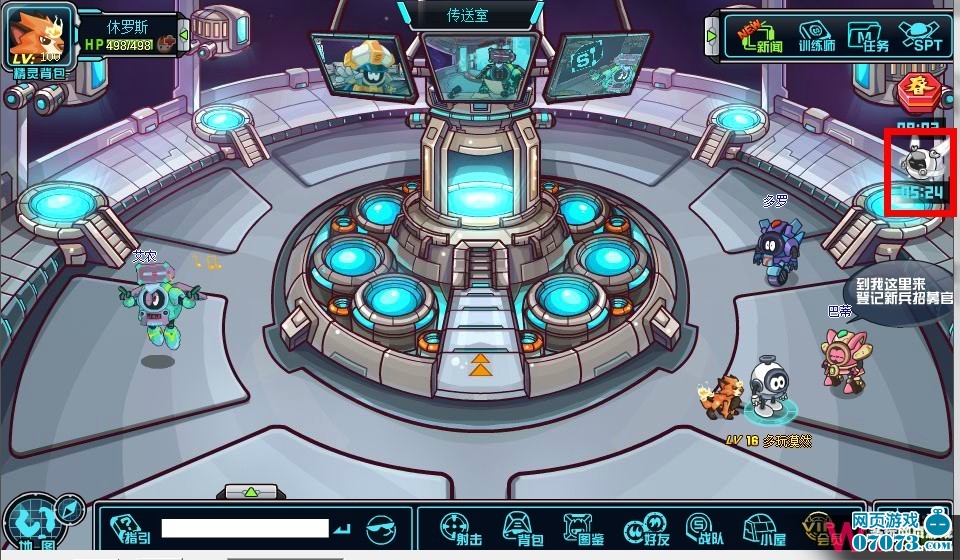Focus the chat text input box
Image resolution: width=960 pixels, height=560 pixels.
point(245,528)
